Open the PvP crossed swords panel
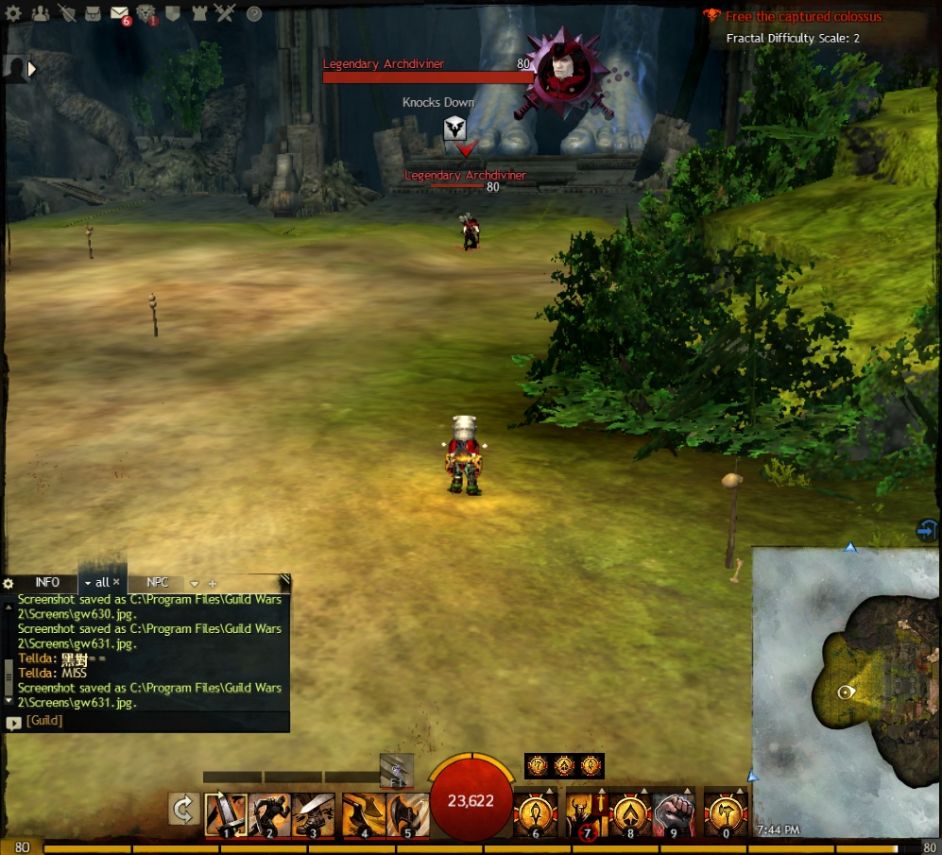The height and width of the screenshot is (855, 942). (224, 14)
